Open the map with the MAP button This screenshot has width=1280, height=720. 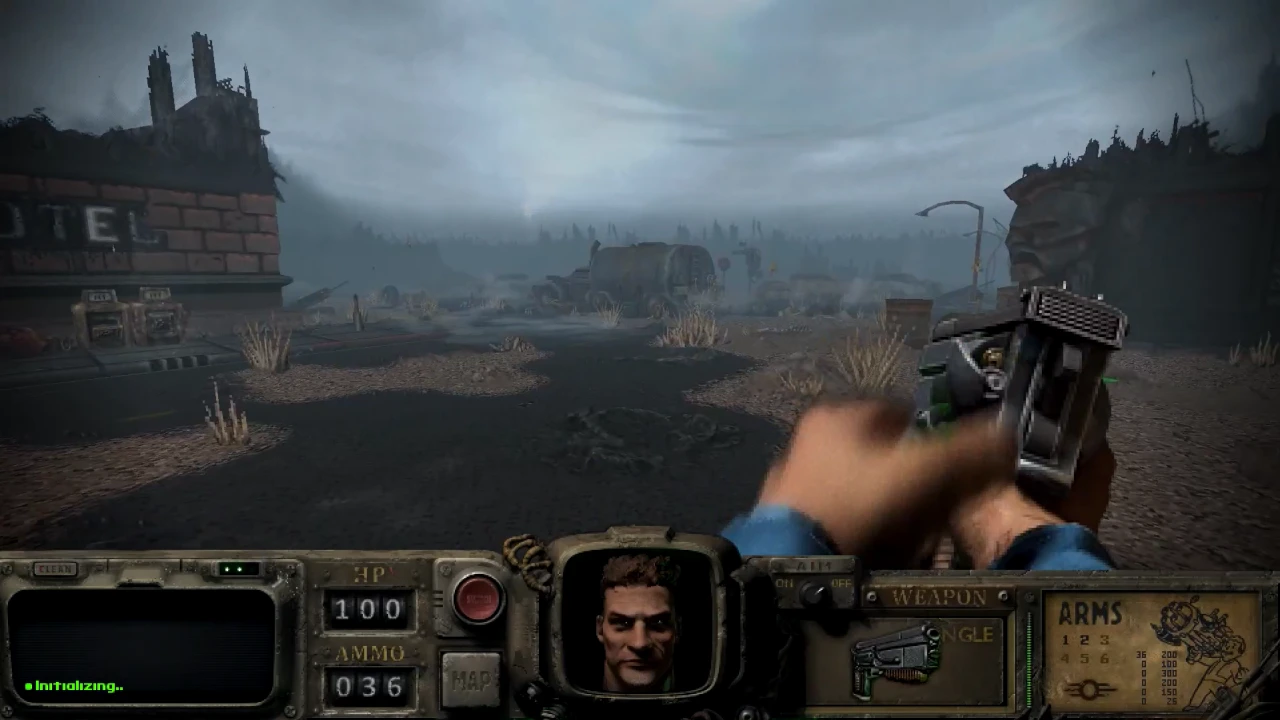[471, 680]
